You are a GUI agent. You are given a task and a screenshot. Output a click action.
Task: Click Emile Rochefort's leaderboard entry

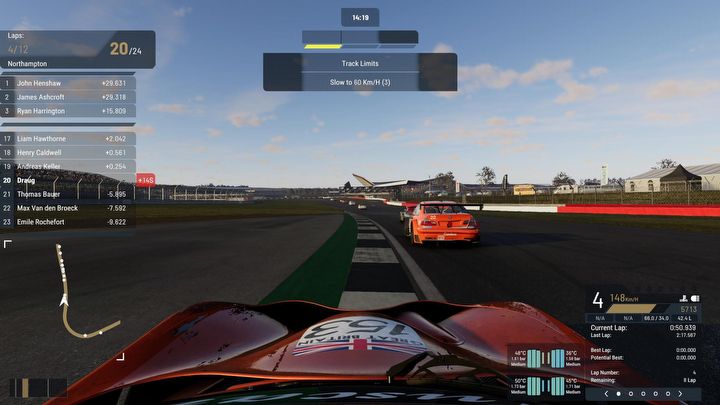pyautogui.click(x=70, y=221)
